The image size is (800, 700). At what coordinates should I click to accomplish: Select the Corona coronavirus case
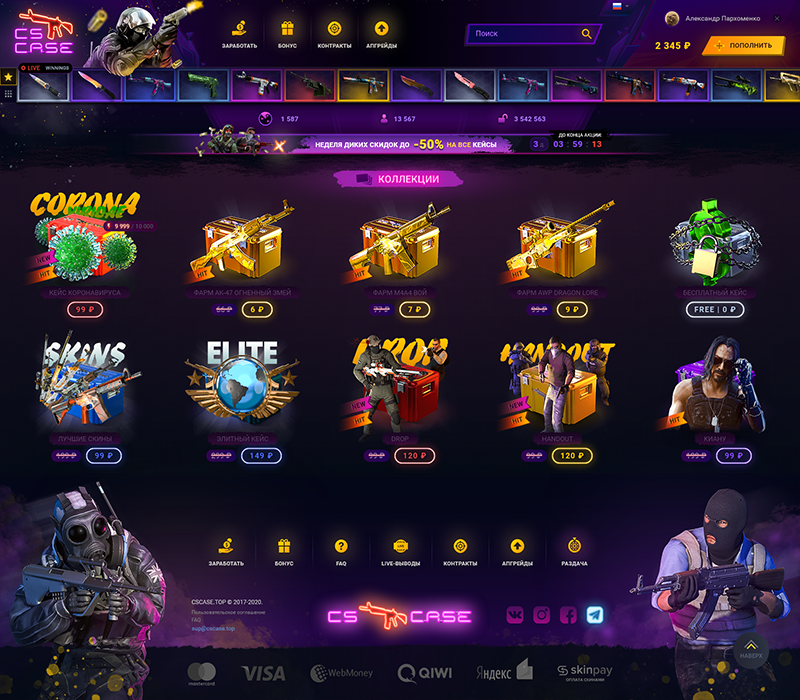click(85, 240)
